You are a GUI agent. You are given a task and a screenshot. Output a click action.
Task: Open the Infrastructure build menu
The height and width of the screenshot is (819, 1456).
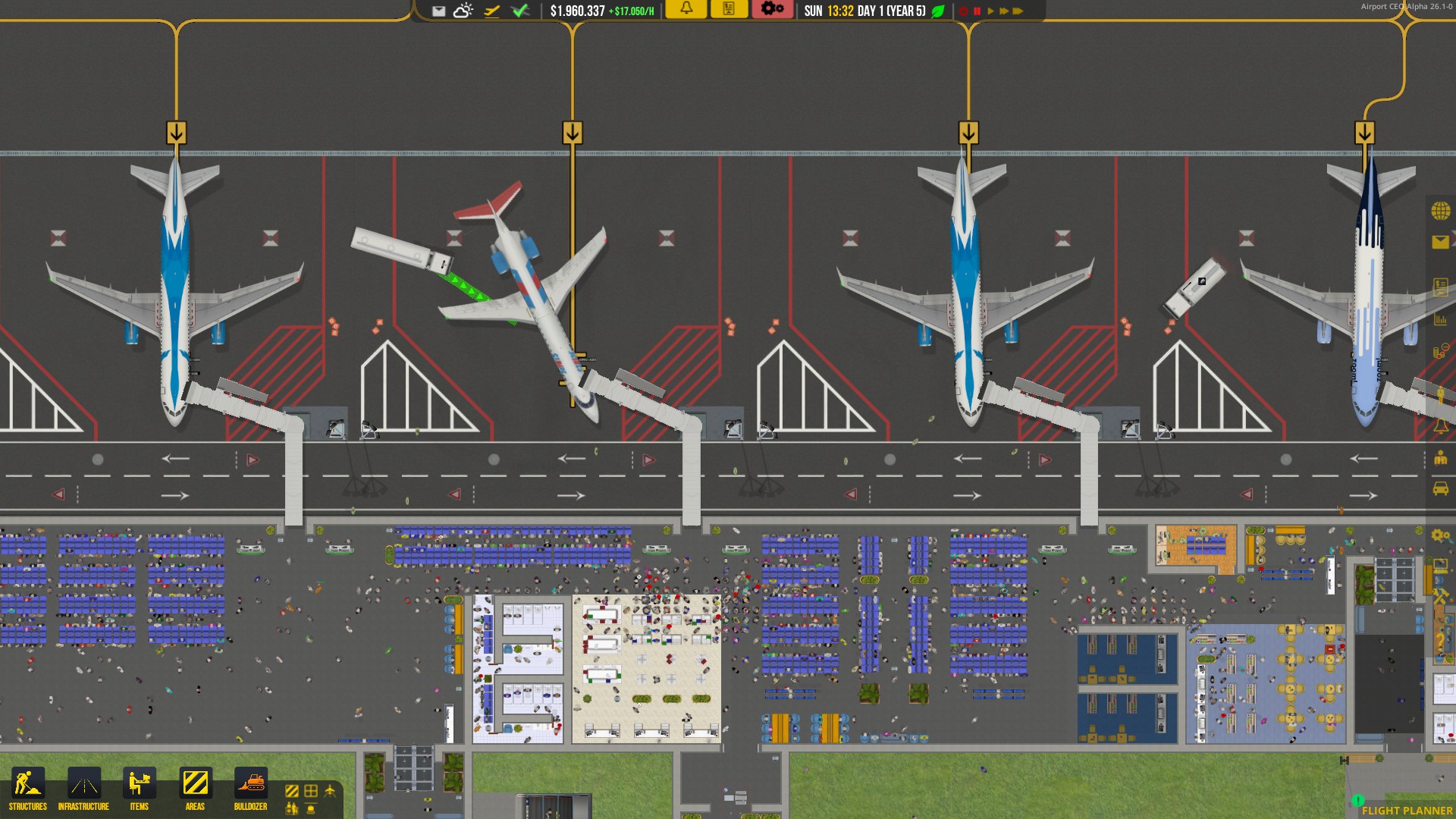click(83, 783)
